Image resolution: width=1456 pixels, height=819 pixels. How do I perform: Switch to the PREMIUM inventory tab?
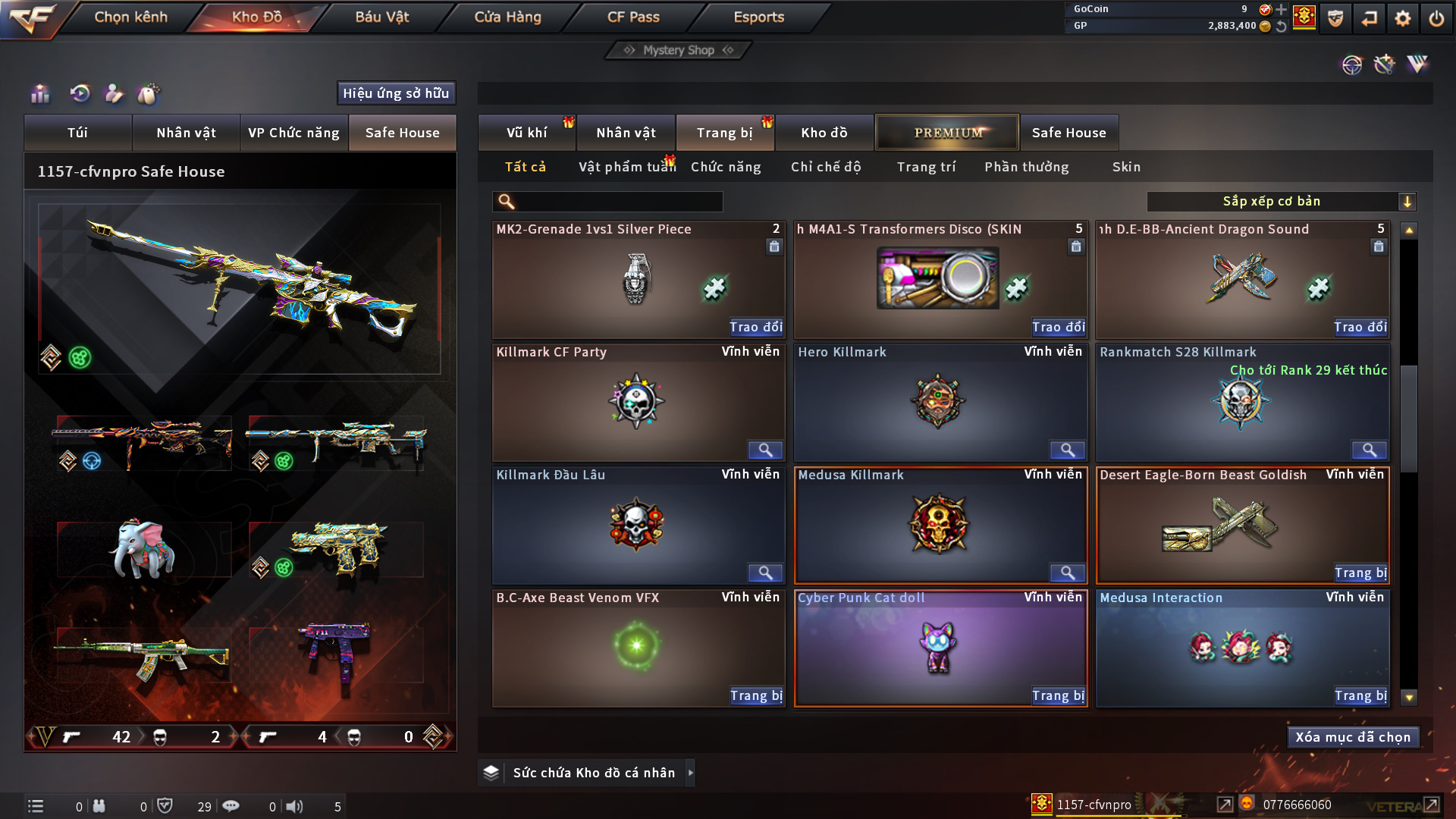coord(947,133)
